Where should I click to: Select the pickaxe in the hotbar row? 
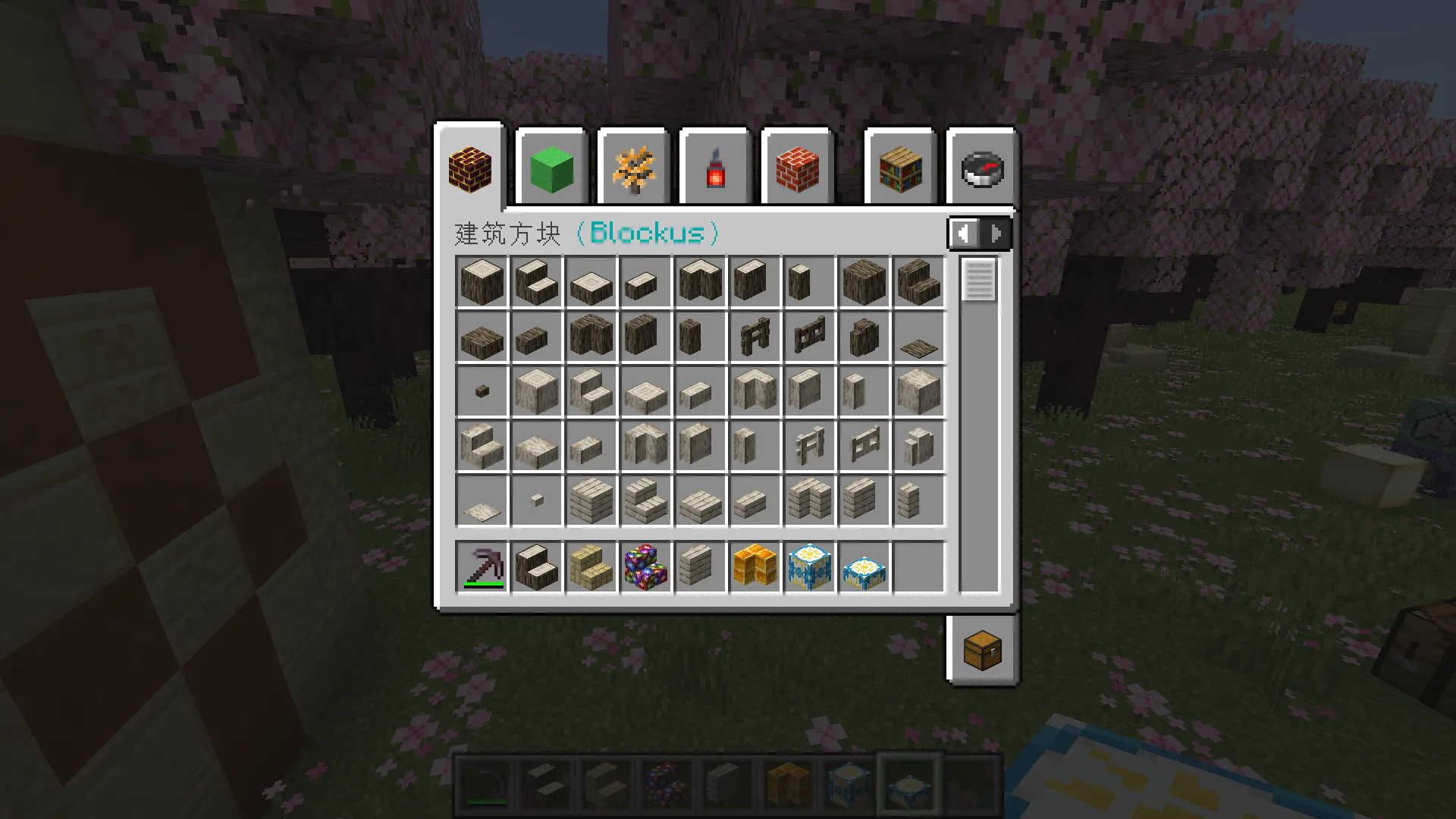tap(482, 566)
